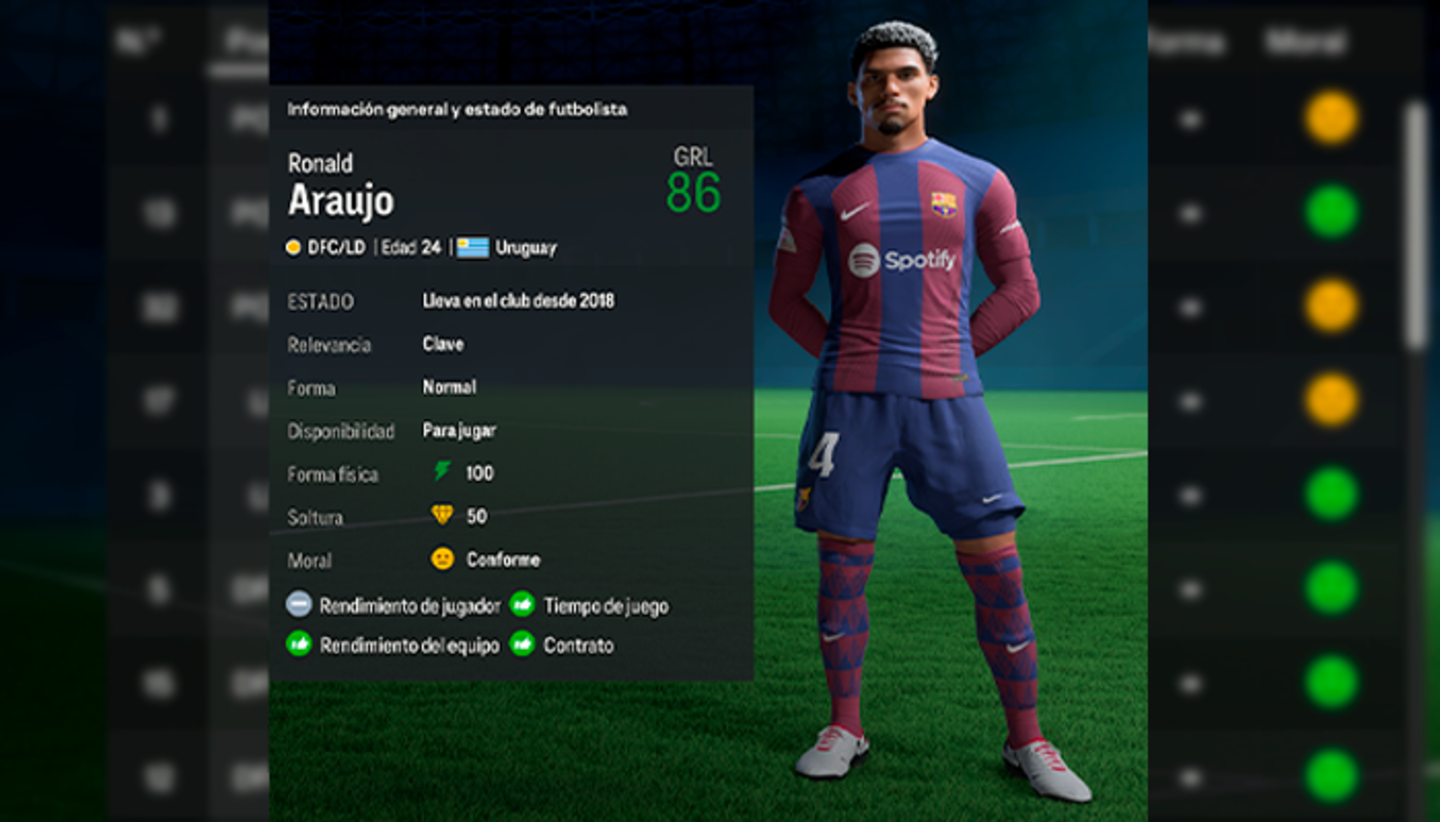Click the Forma física 100 value bar
Image resolution: width=1440 pixels, height=822 pixels.
coord(479,473)
